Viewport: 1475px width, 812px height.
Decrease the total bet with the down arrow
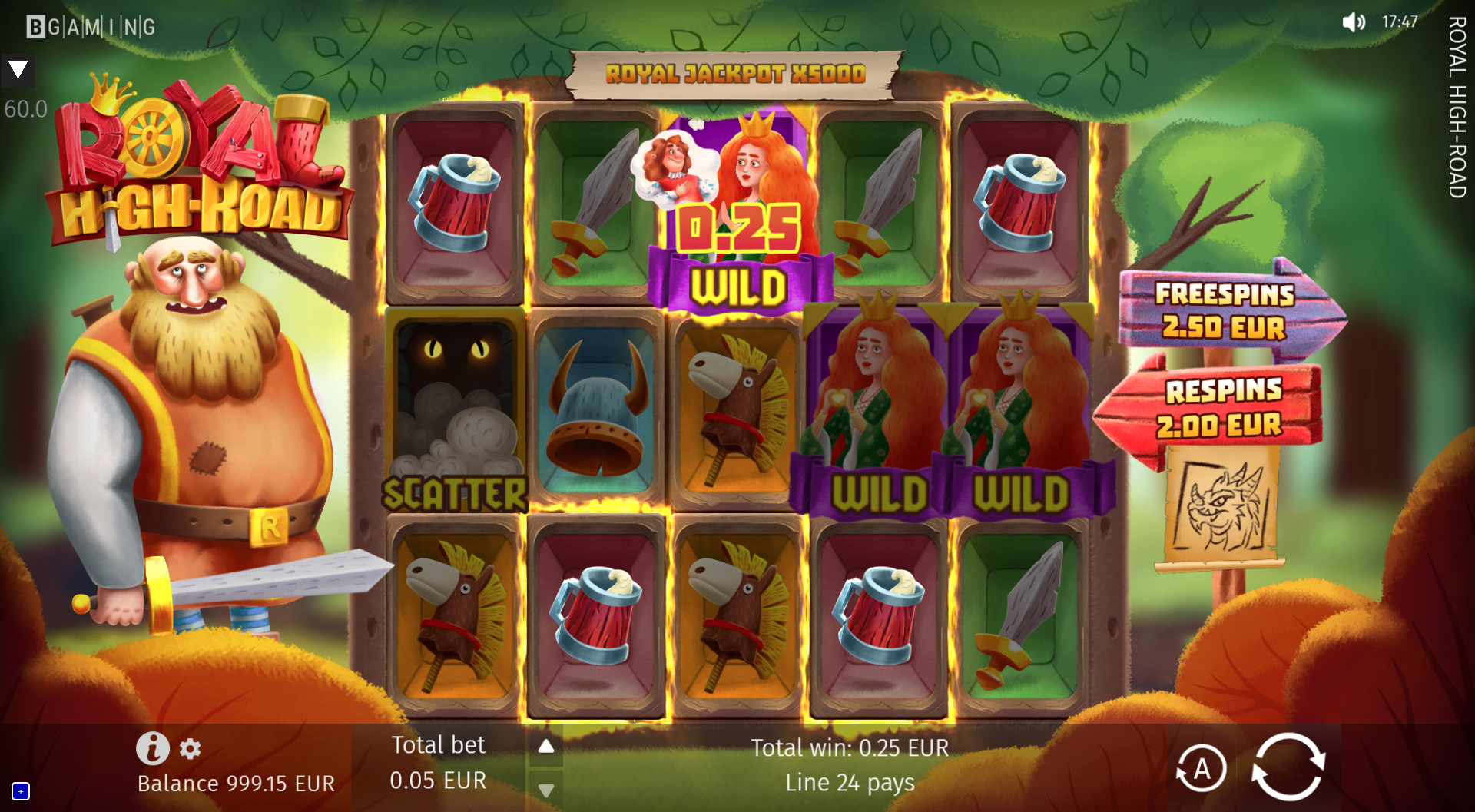(x=545, y=790)
